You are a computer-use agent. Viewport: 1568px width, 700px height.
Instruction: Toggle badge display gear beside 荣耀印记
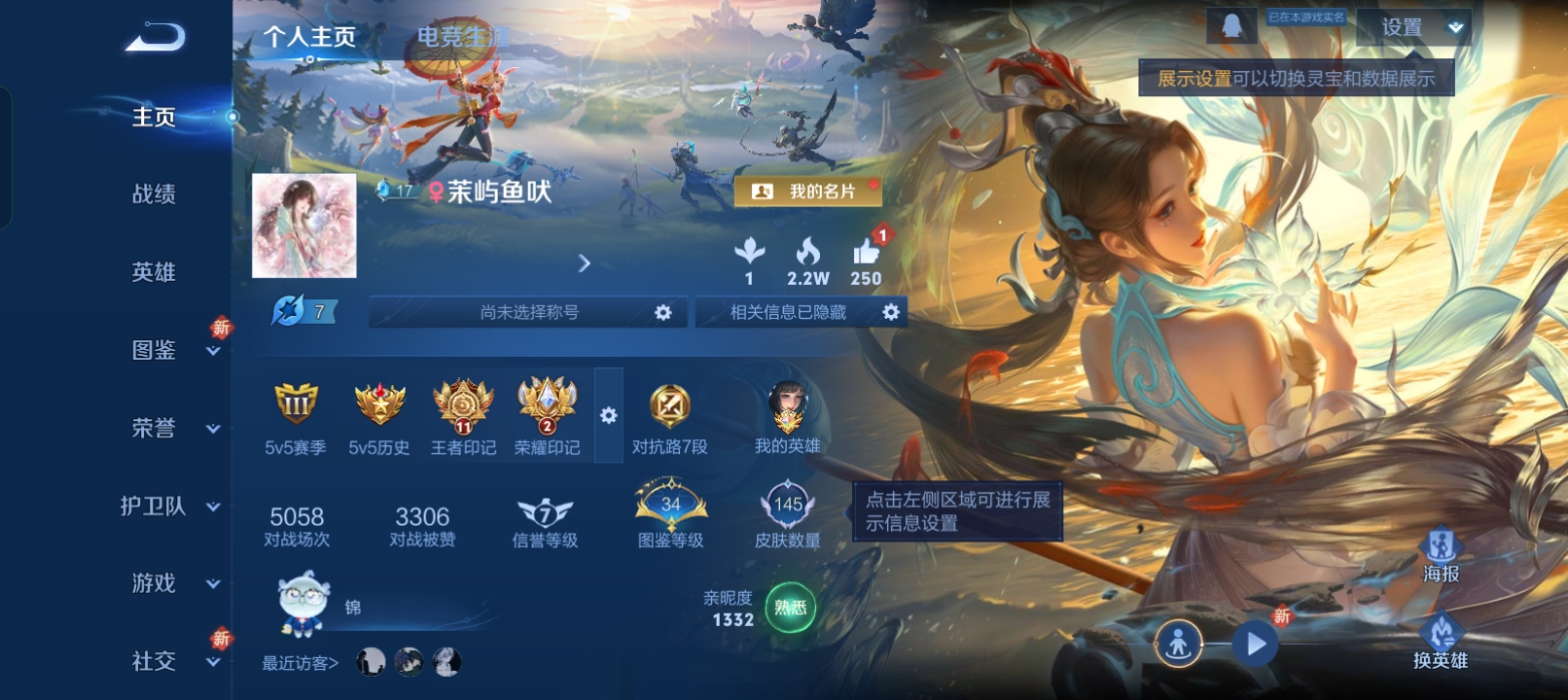pos(609,413)
